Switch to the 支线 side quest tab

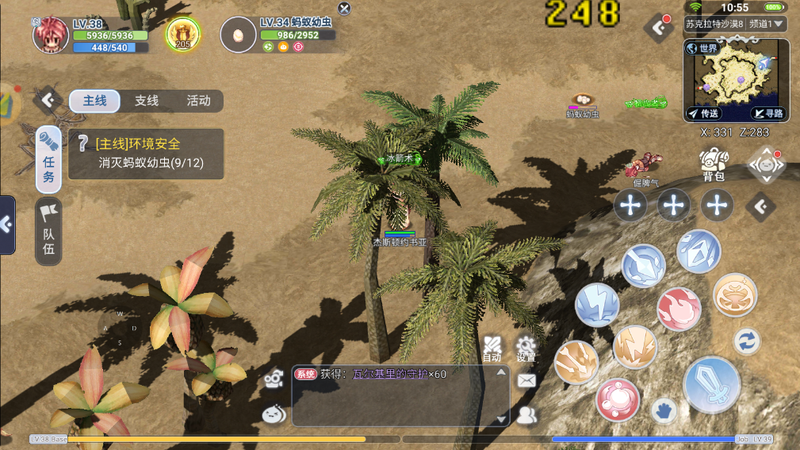[x=147, y=101]
